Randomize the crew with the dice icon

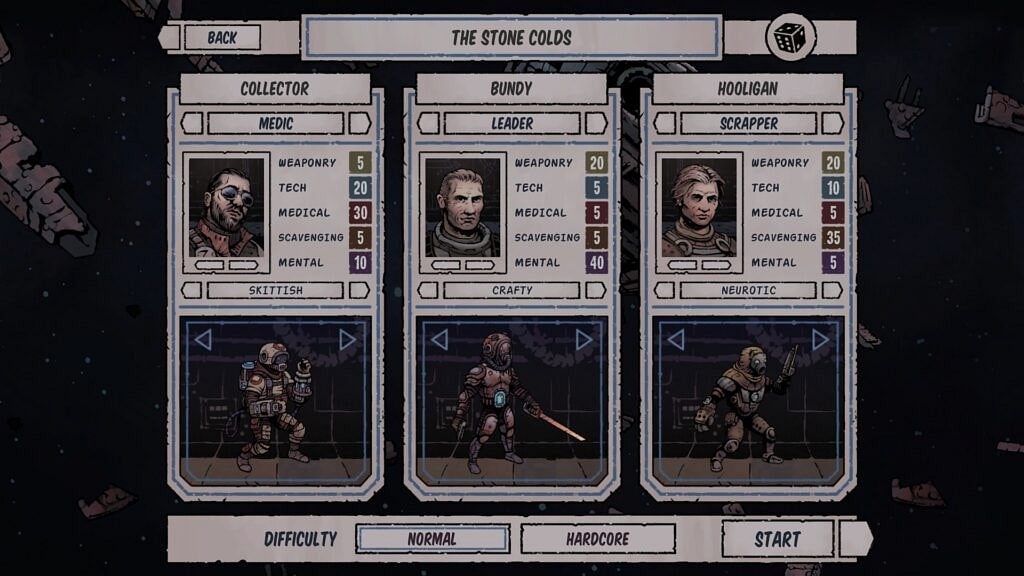click(x=789, y=38)
